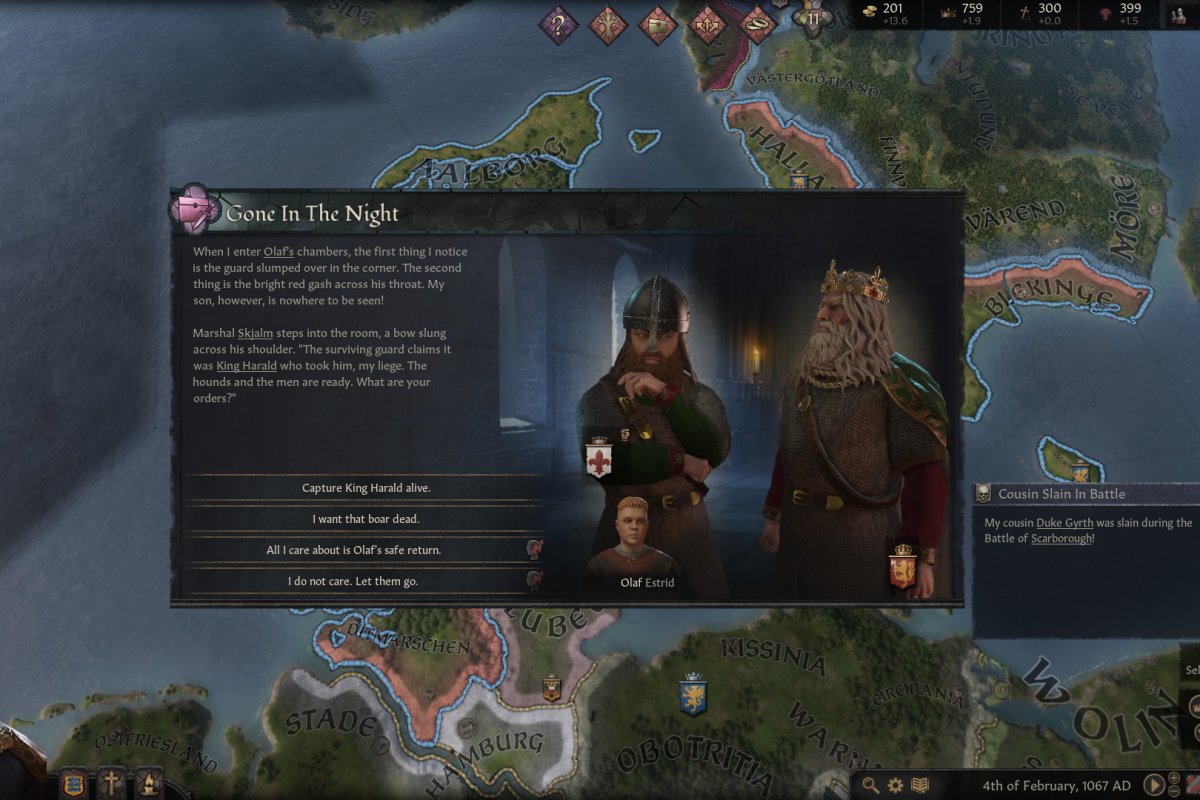
Task: Choose "I do not care. Let them go."
Action: point(366,581)
